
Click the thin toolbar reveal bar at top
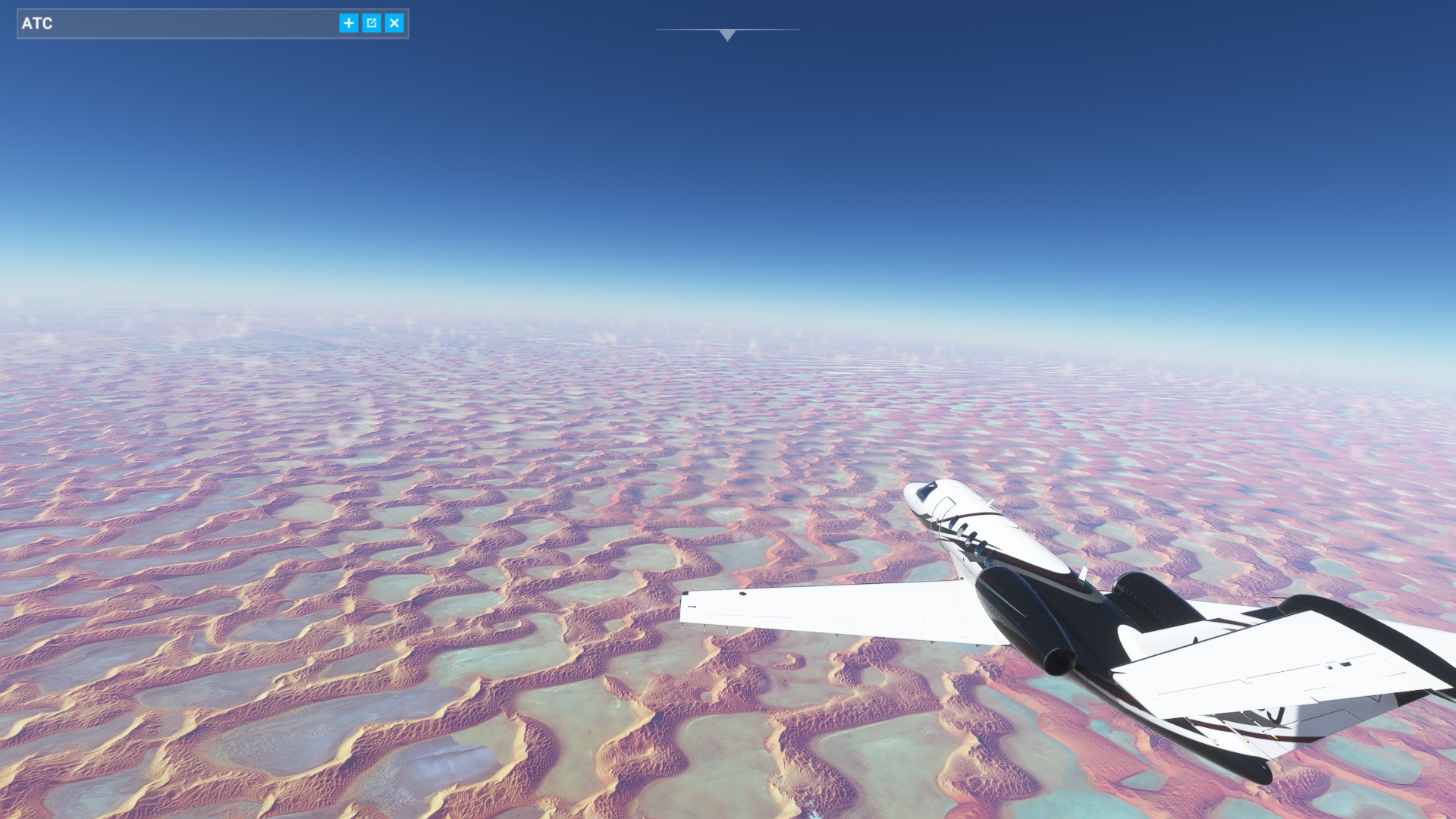point(726,29)
